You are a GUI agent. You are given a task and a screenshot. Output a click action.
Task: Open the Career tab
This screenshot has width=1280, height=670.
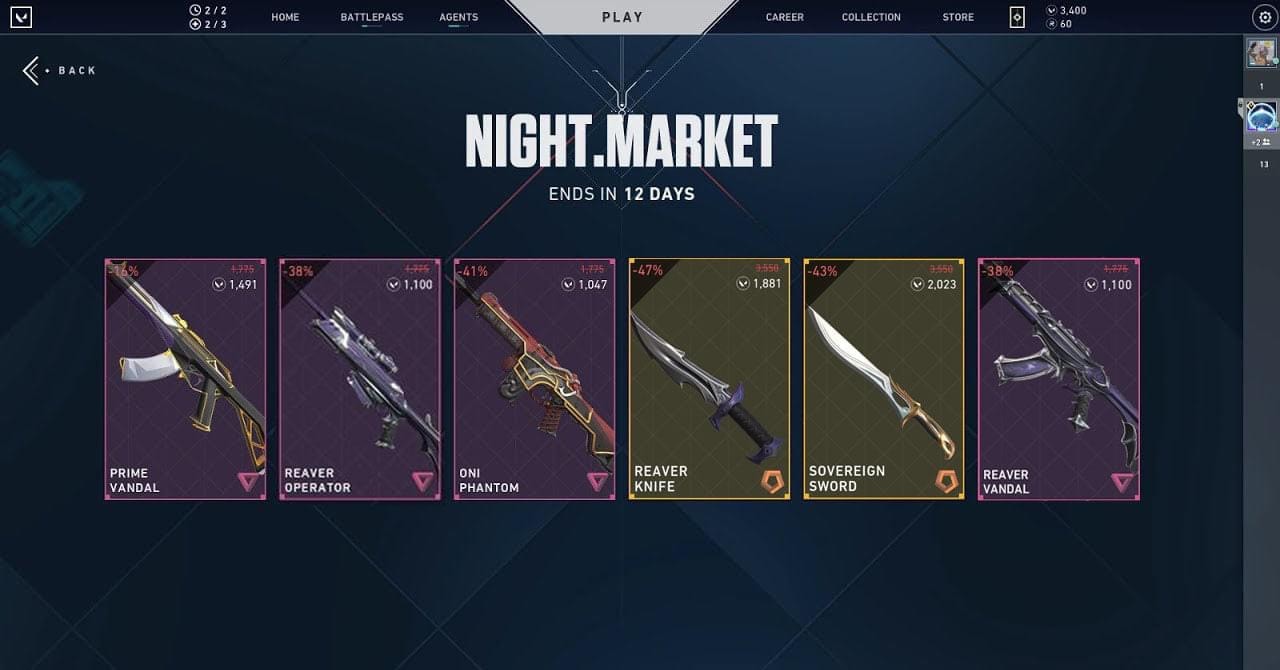785,17
